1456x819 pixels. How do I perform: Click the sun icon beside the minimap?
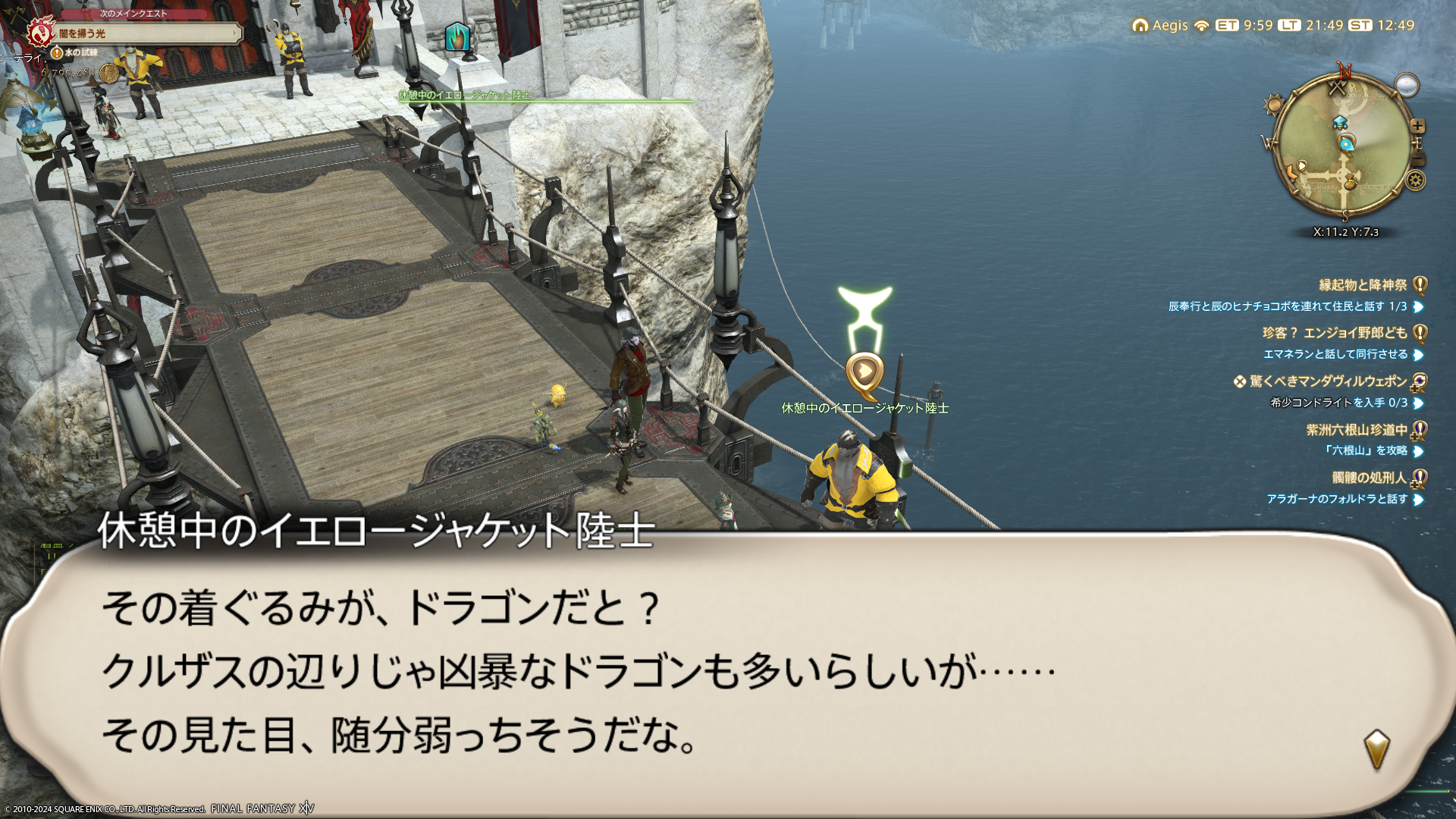pos(1273,105)
